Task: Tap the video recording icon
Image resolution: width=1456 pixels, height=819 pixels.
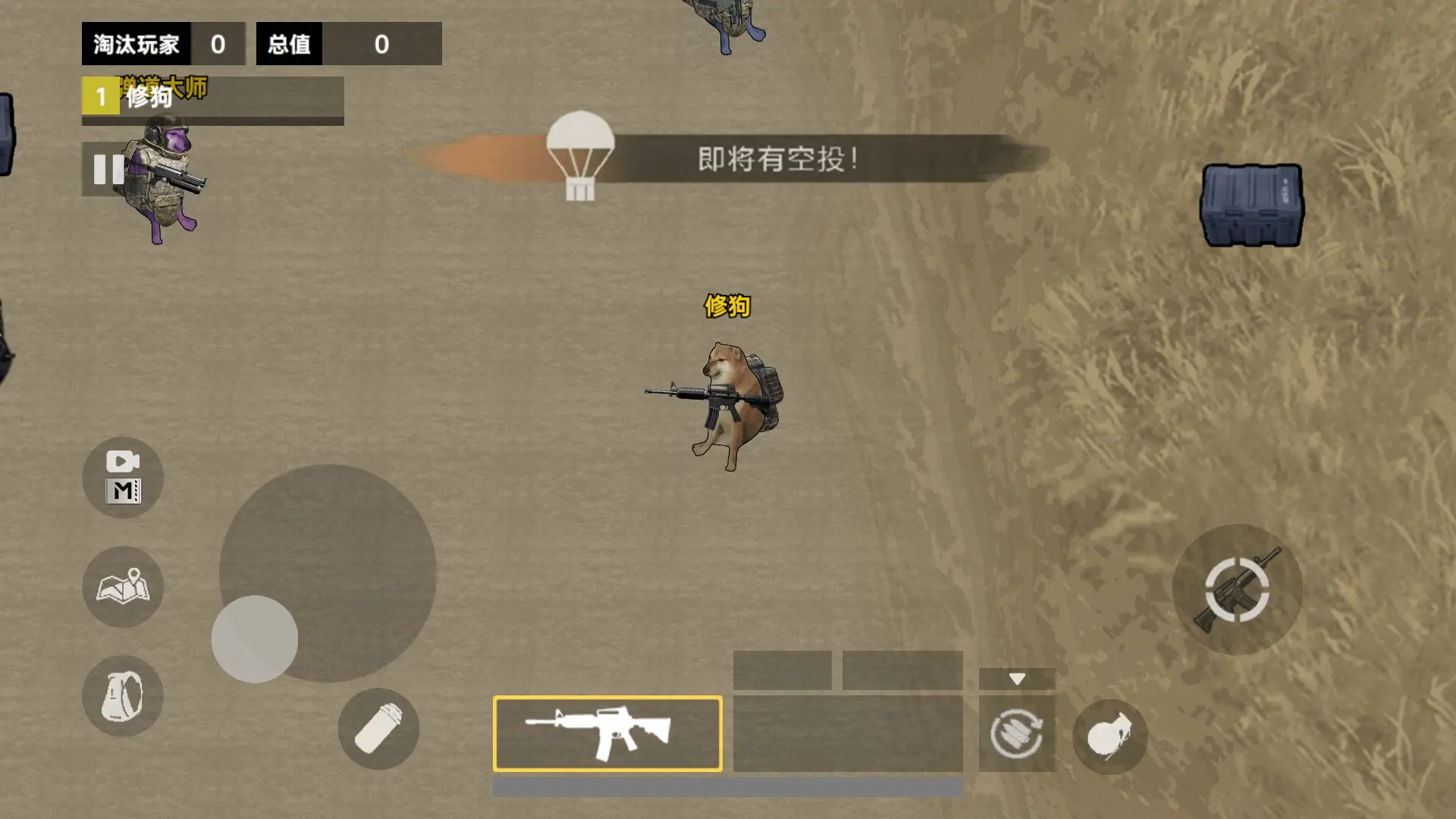Action: (122, 478)
